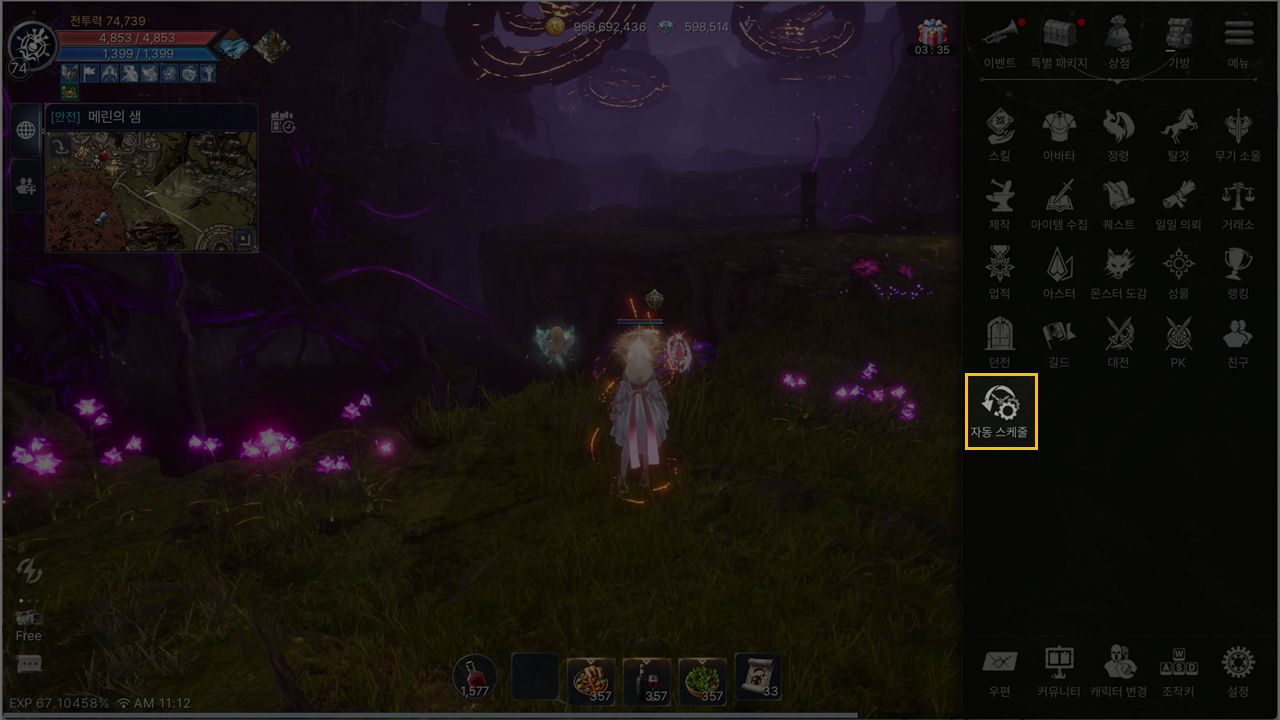Open the 길드 guild menu
1280x720 pixels.
point(1058,340)
